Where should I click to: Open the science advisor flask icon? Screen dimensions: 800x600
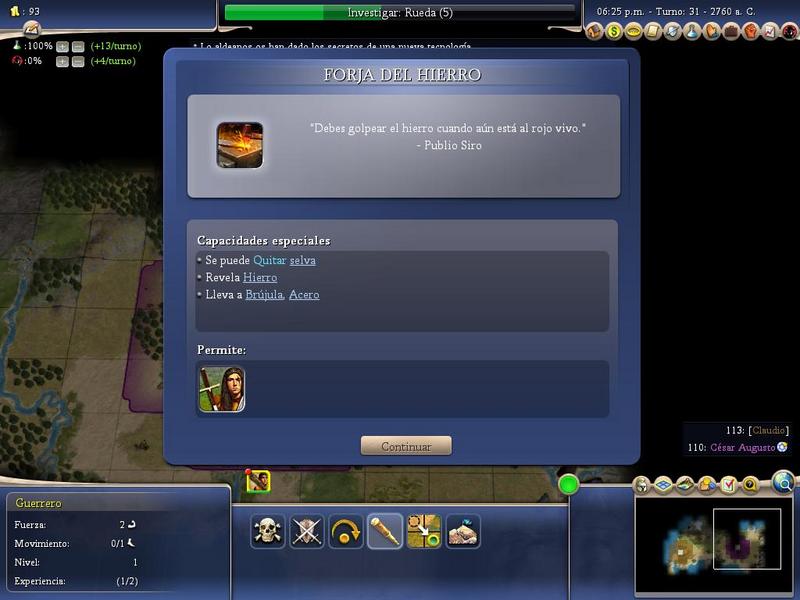691,32
